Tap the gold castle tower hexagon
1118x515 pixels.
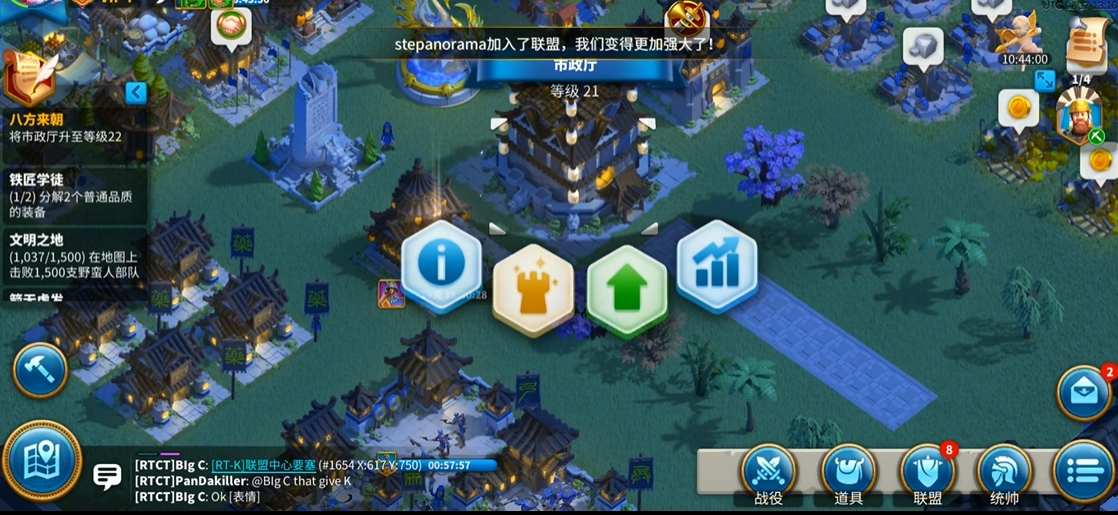[533, 290]
